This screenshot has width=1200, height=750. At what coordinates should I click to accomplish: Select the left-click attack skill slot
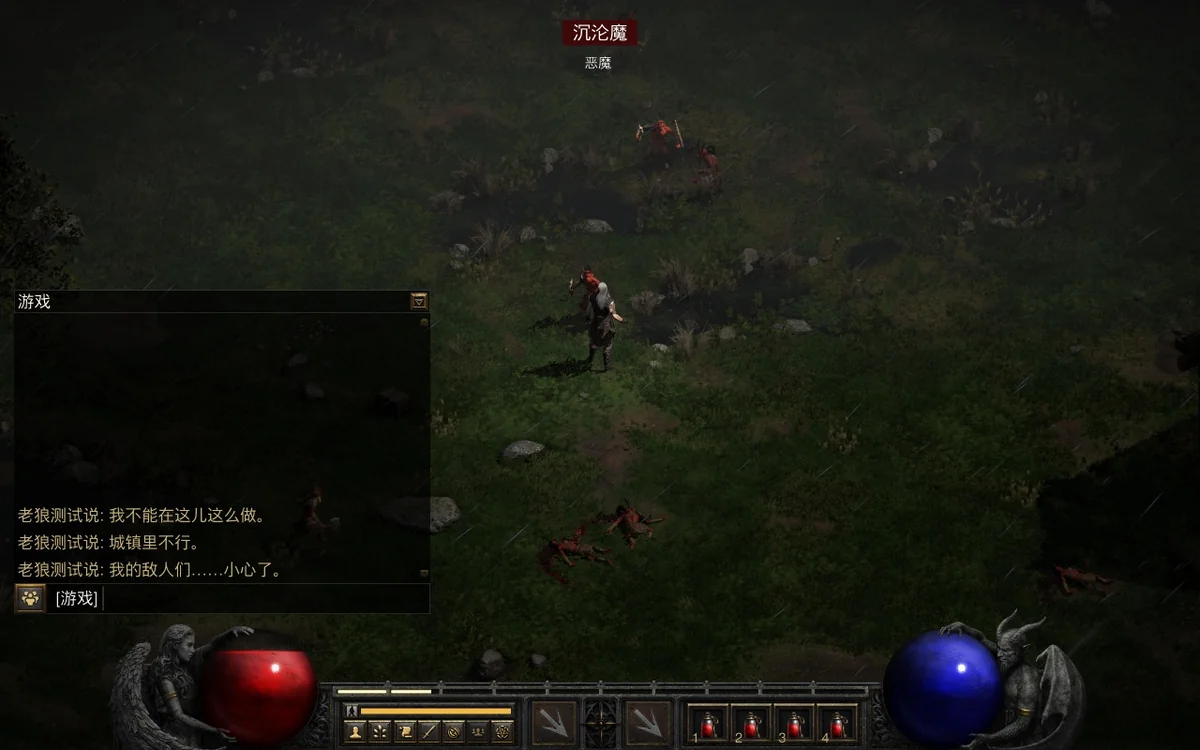(553, 722)
